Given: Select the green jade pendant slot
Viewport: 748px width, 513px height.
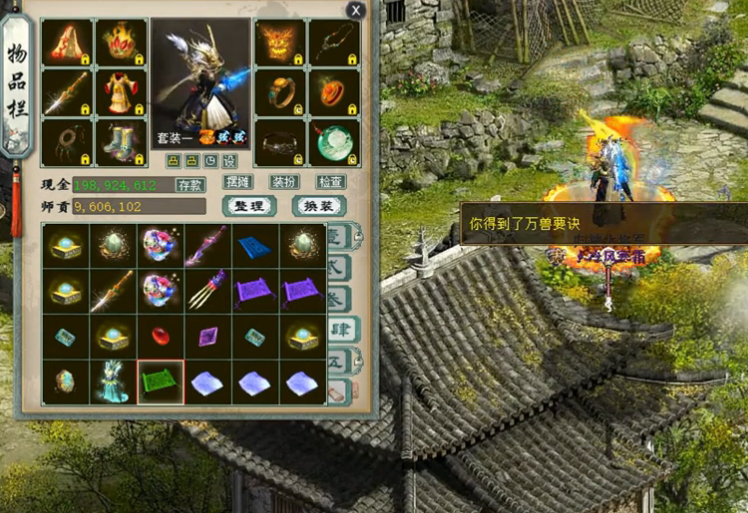Looking at the screenshot, I should point(334,141).
